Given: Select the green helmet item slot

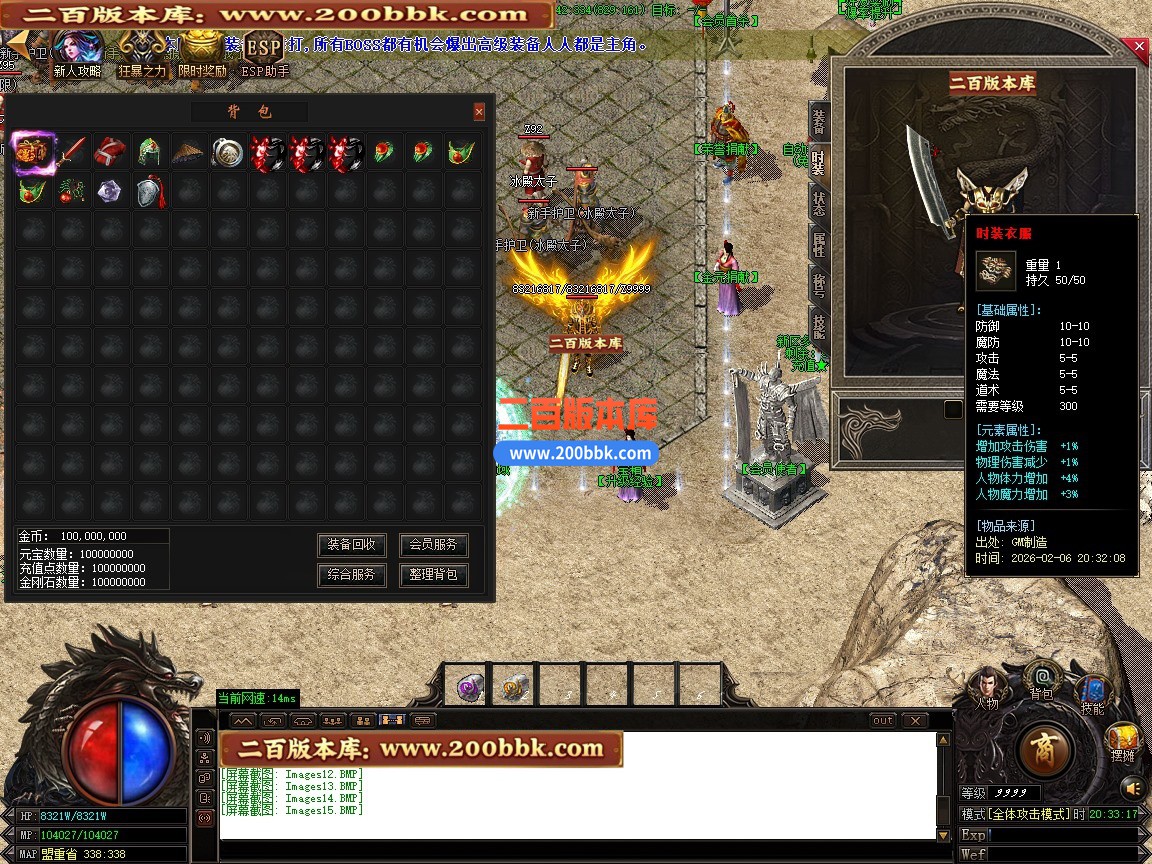Looking at the screenshot, I should point(149,152).
